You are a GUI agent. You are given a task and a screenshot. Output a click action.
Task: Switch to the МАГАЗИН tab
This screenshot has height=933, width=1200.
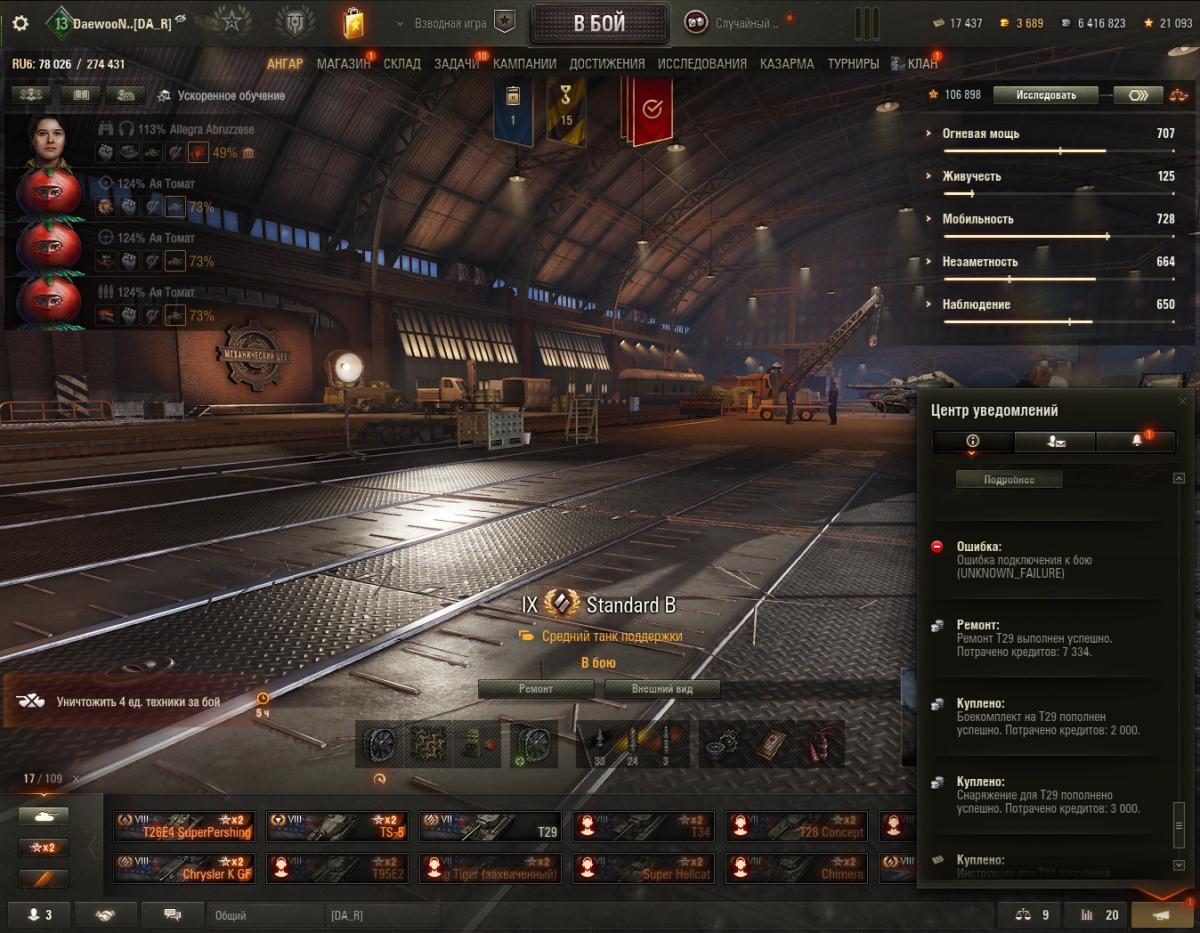[x=343, y=63]
